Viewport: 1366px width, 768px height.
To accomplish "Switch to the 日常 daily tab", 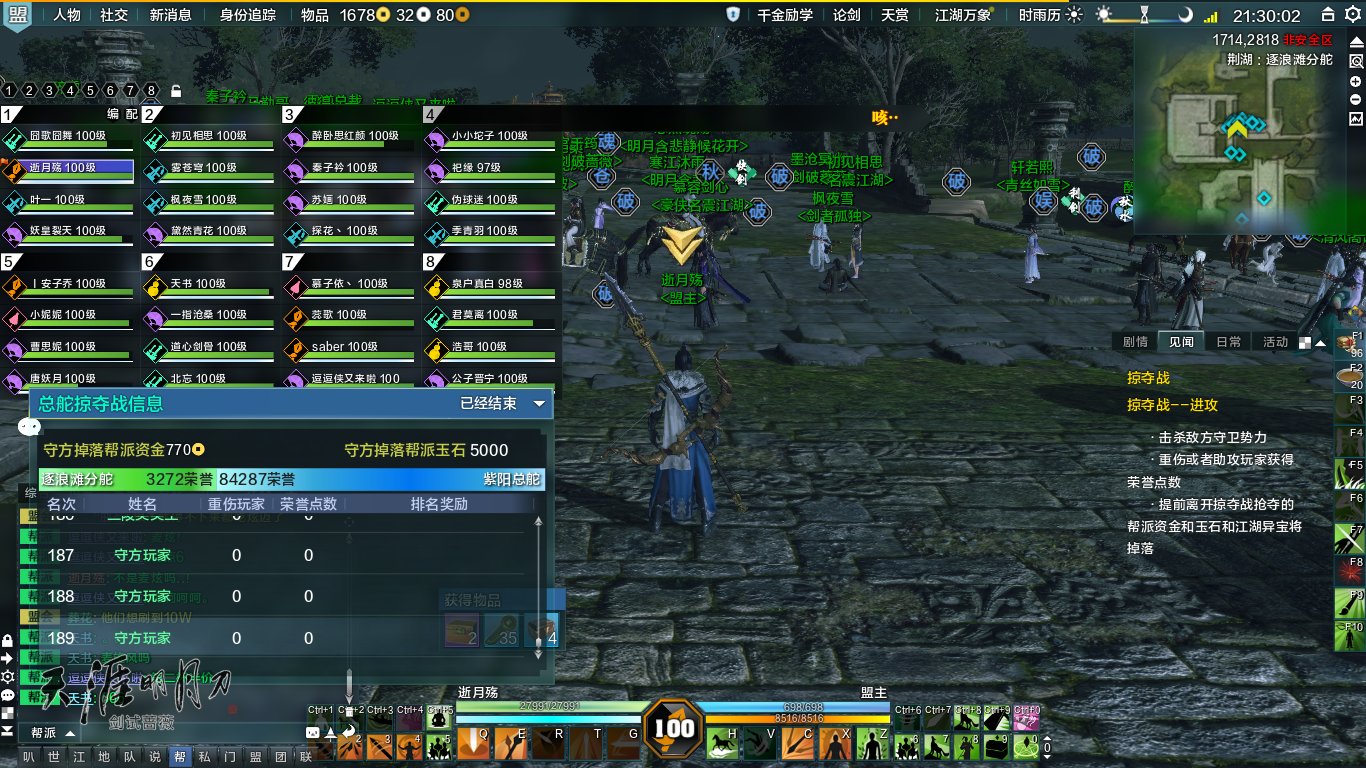I will tap(1228, 342).
